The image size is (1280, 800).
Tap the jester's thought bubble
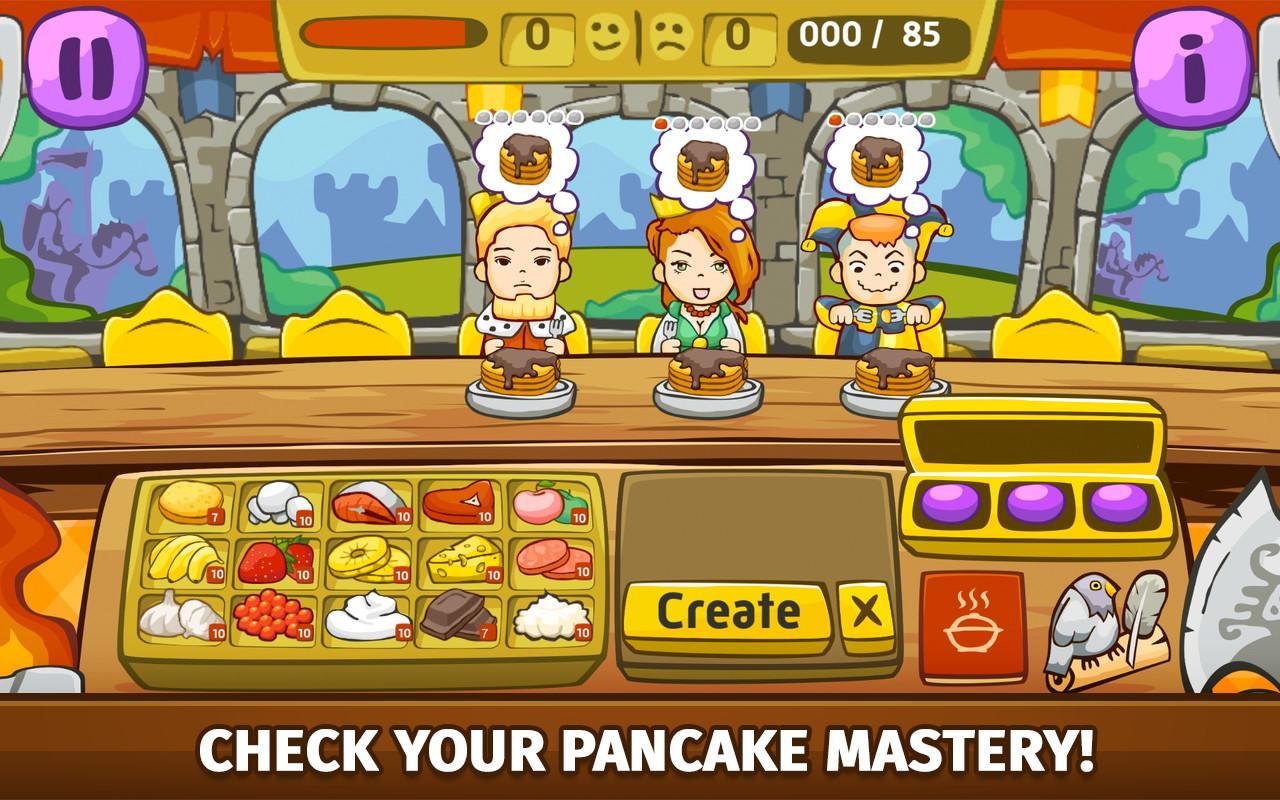click(x=874, y=160)
